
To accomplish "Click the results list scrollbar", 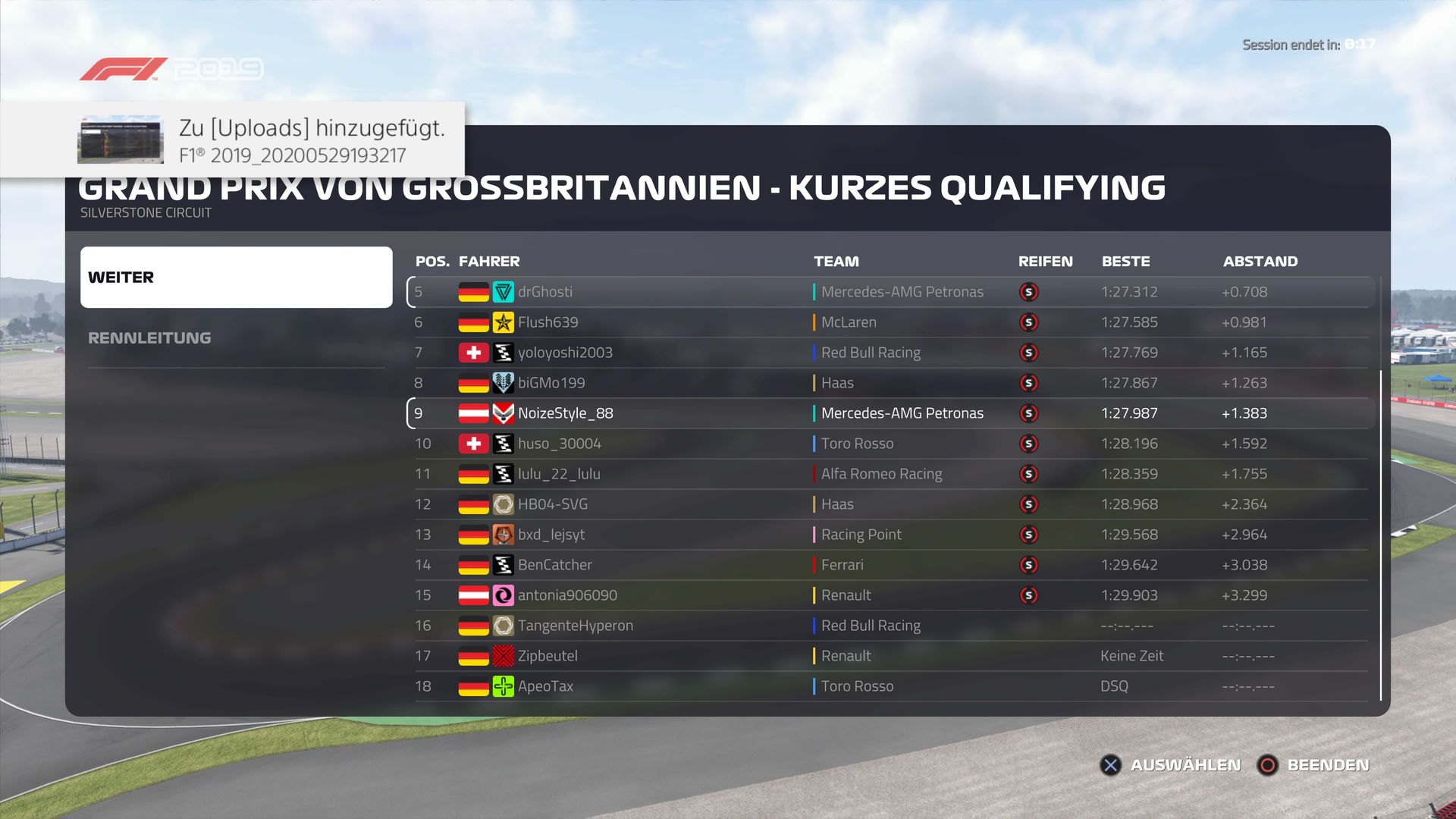I will [1380, 531].
